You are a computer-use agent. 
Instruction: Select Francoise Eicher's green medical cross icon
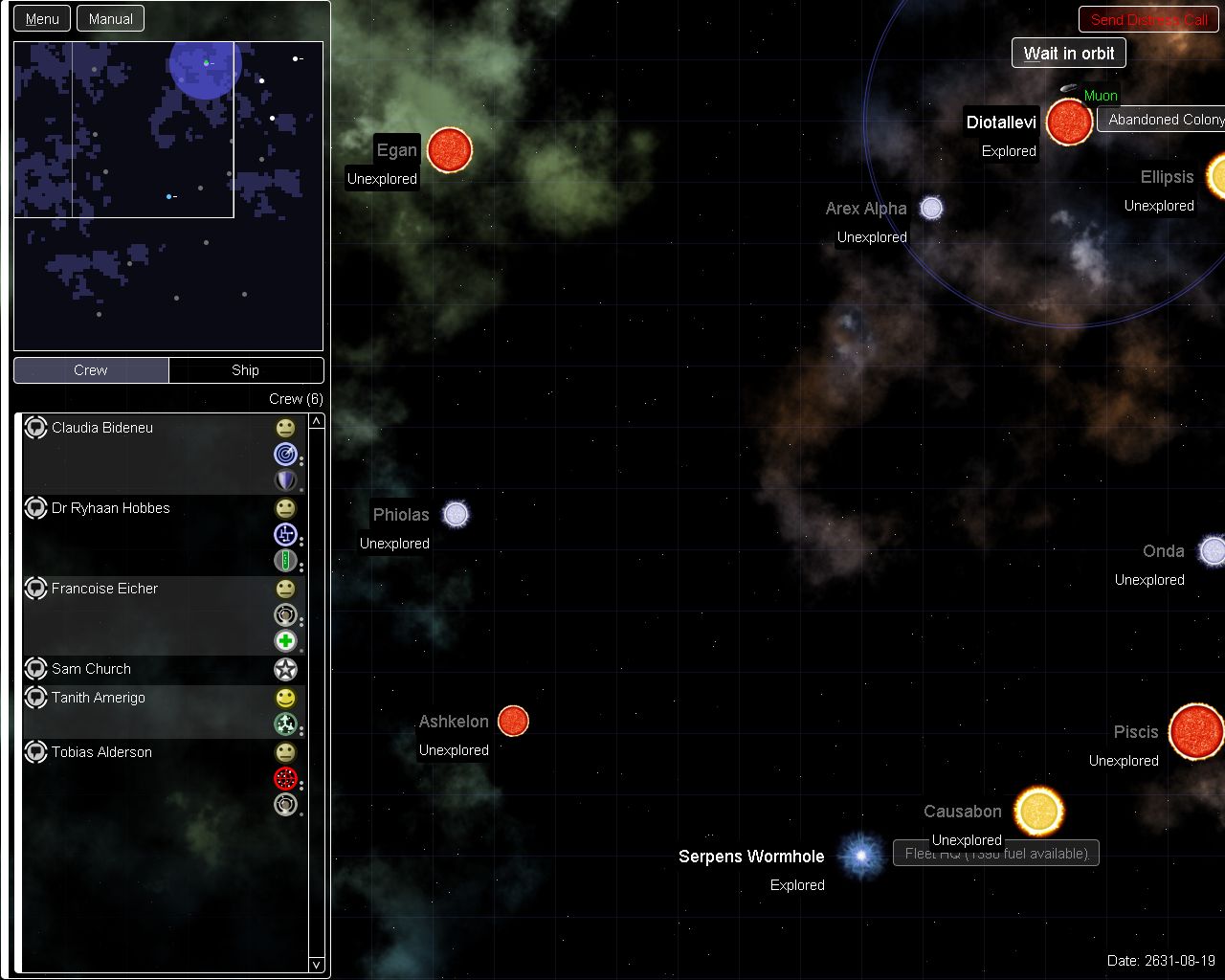tap(285, 641)
